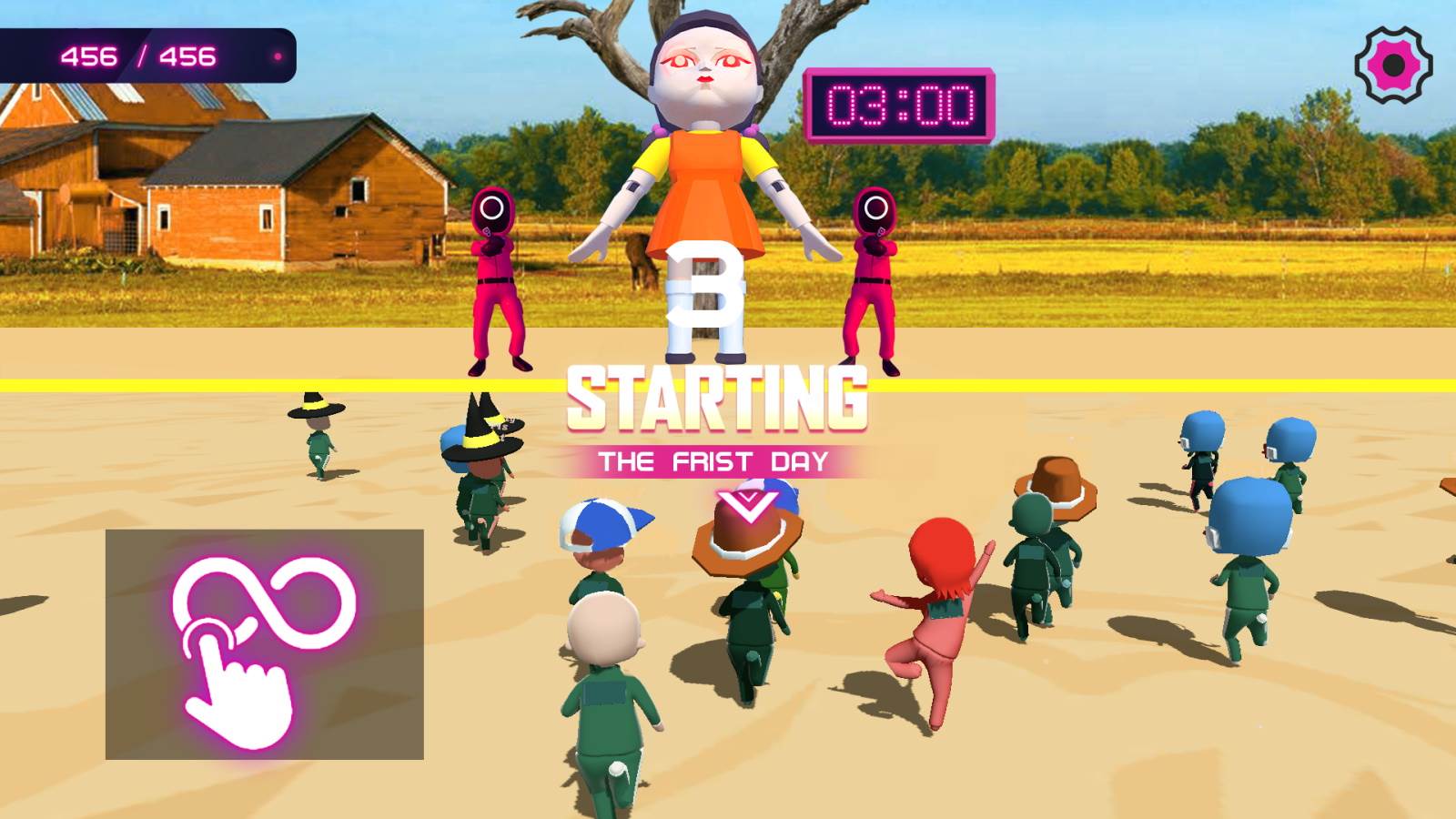Tap the pink dot beside the score bar
Viewport: 1456px width, 819px height.
pyautogui.click(x=276, y=56)
